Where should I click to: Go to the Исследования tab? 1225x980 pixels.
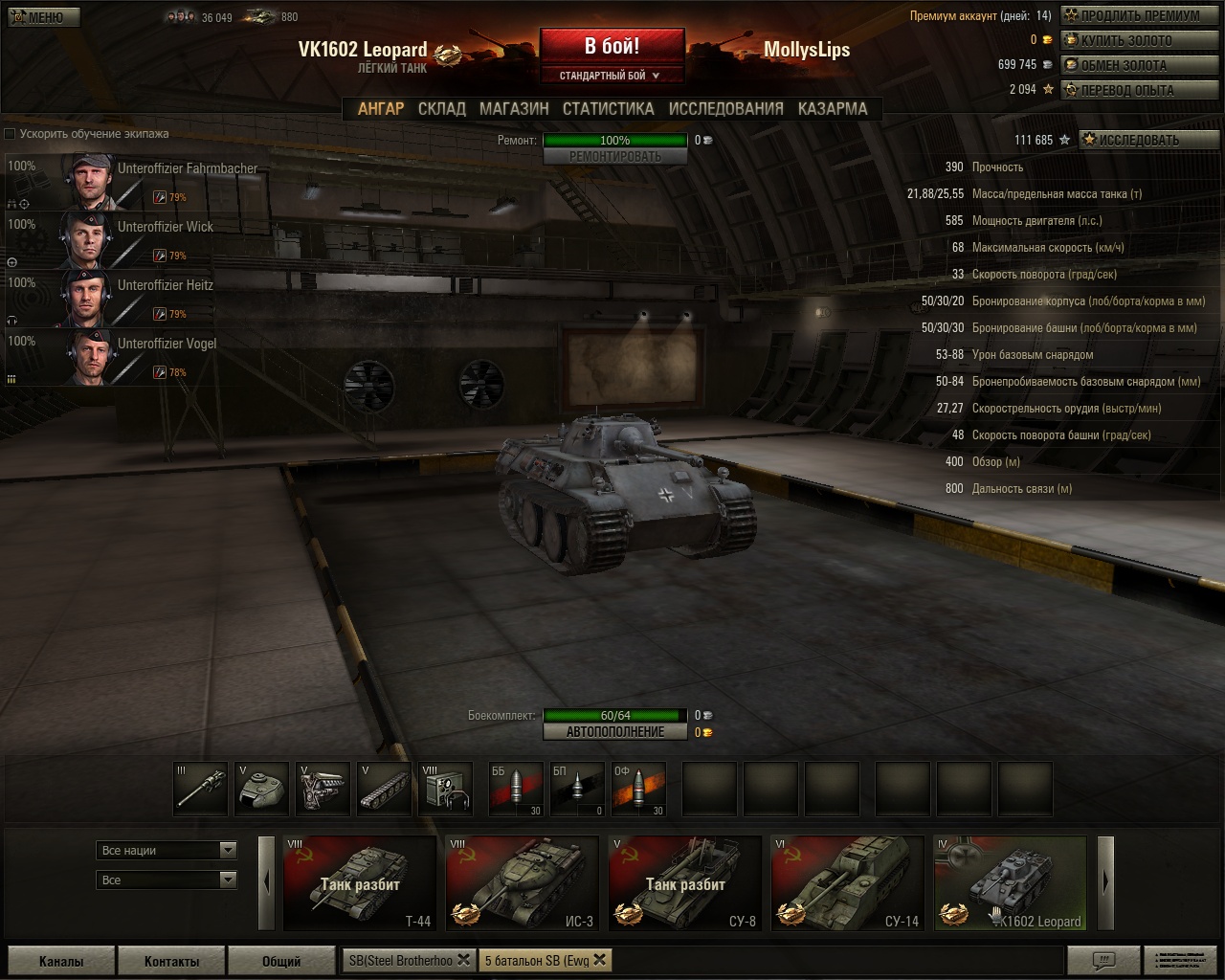[725, 109]
